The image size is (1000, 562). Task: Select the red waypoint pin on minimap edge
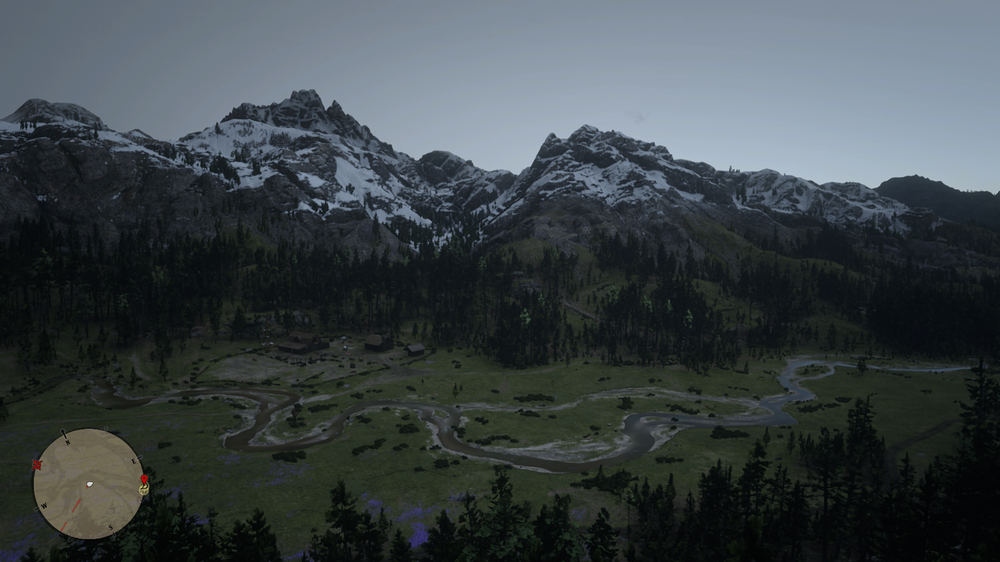(144, 481)
